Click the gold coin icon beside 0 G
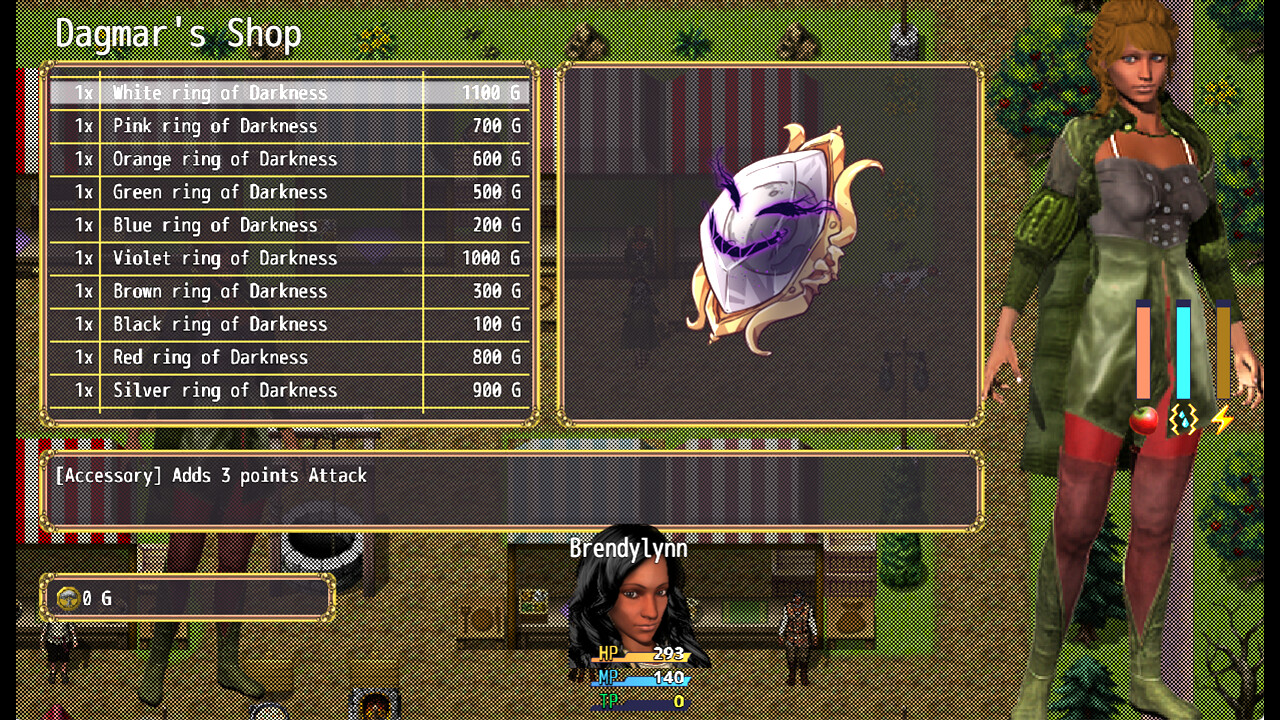1280x720 pixels. [x=66, y=597]
